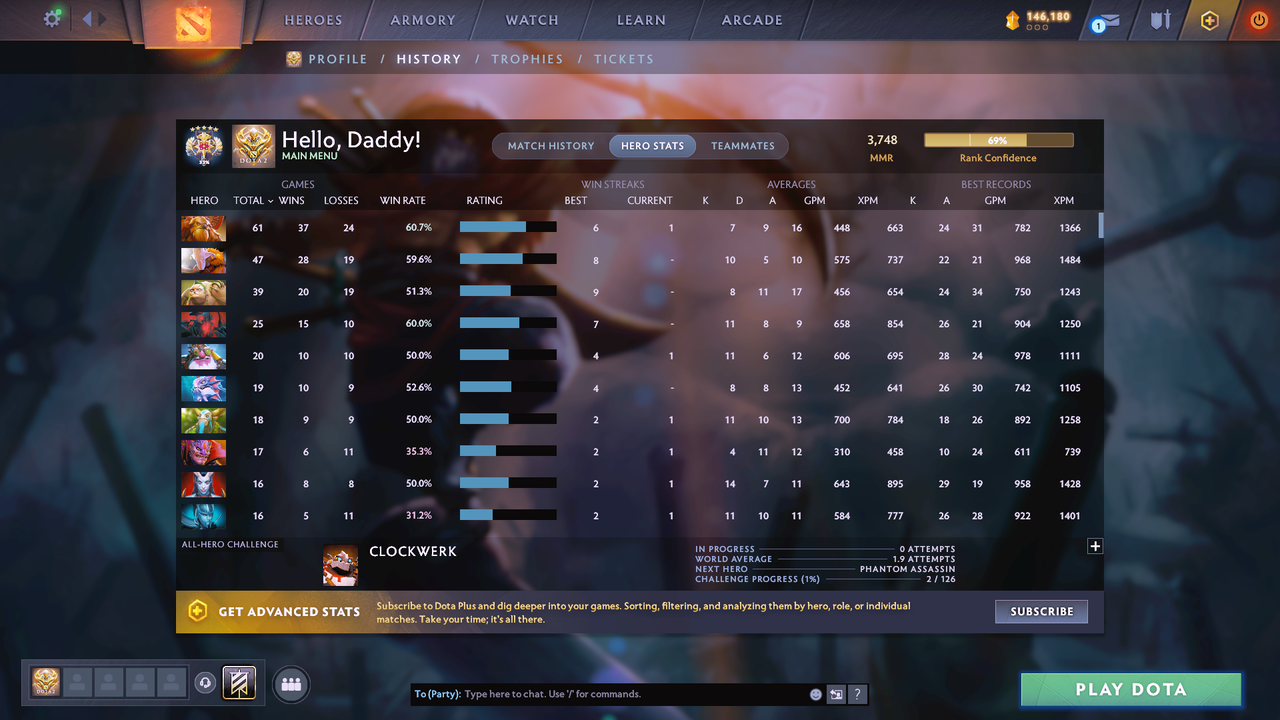Click the question mark help icon
The image size is (1280, 720).
tap(857, 693)
